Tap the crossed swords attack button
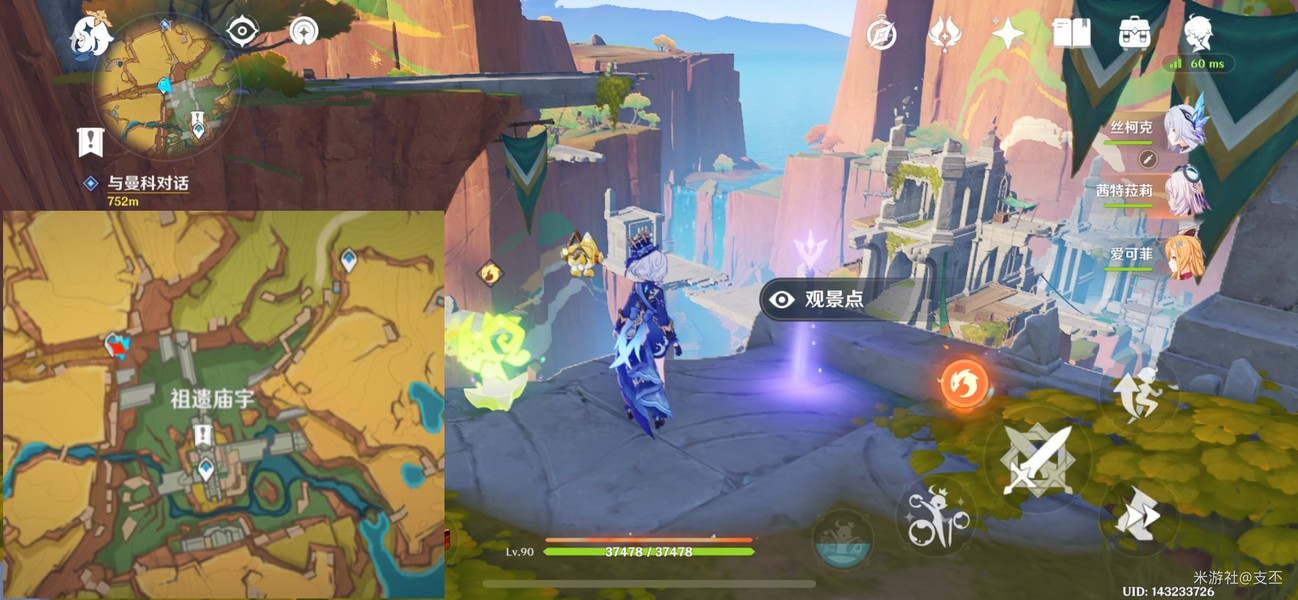The width and height of the screenshot is (1298, 600). coord(1035,461)
